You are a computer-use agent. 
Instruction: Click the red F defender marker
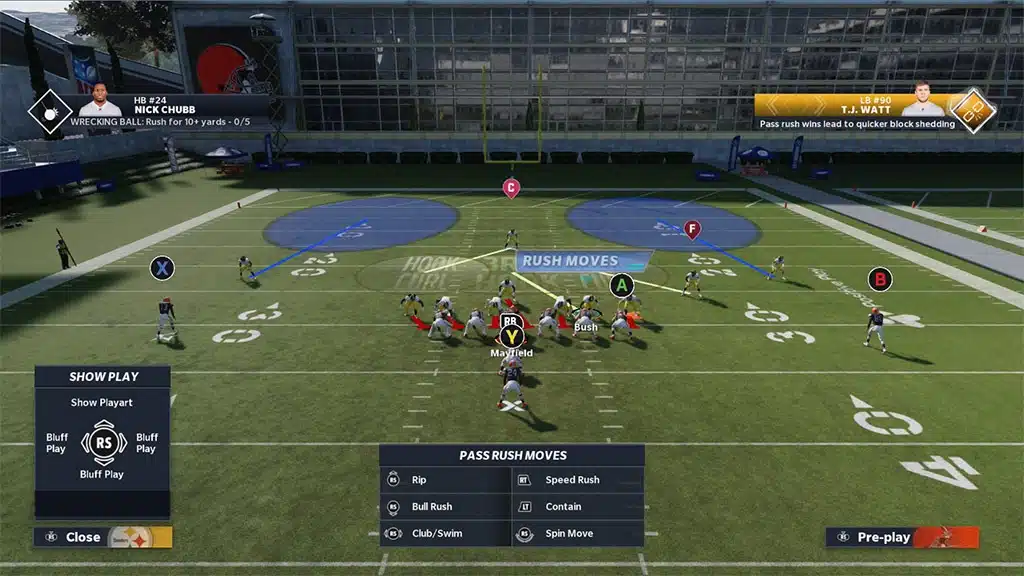[691, 229]
